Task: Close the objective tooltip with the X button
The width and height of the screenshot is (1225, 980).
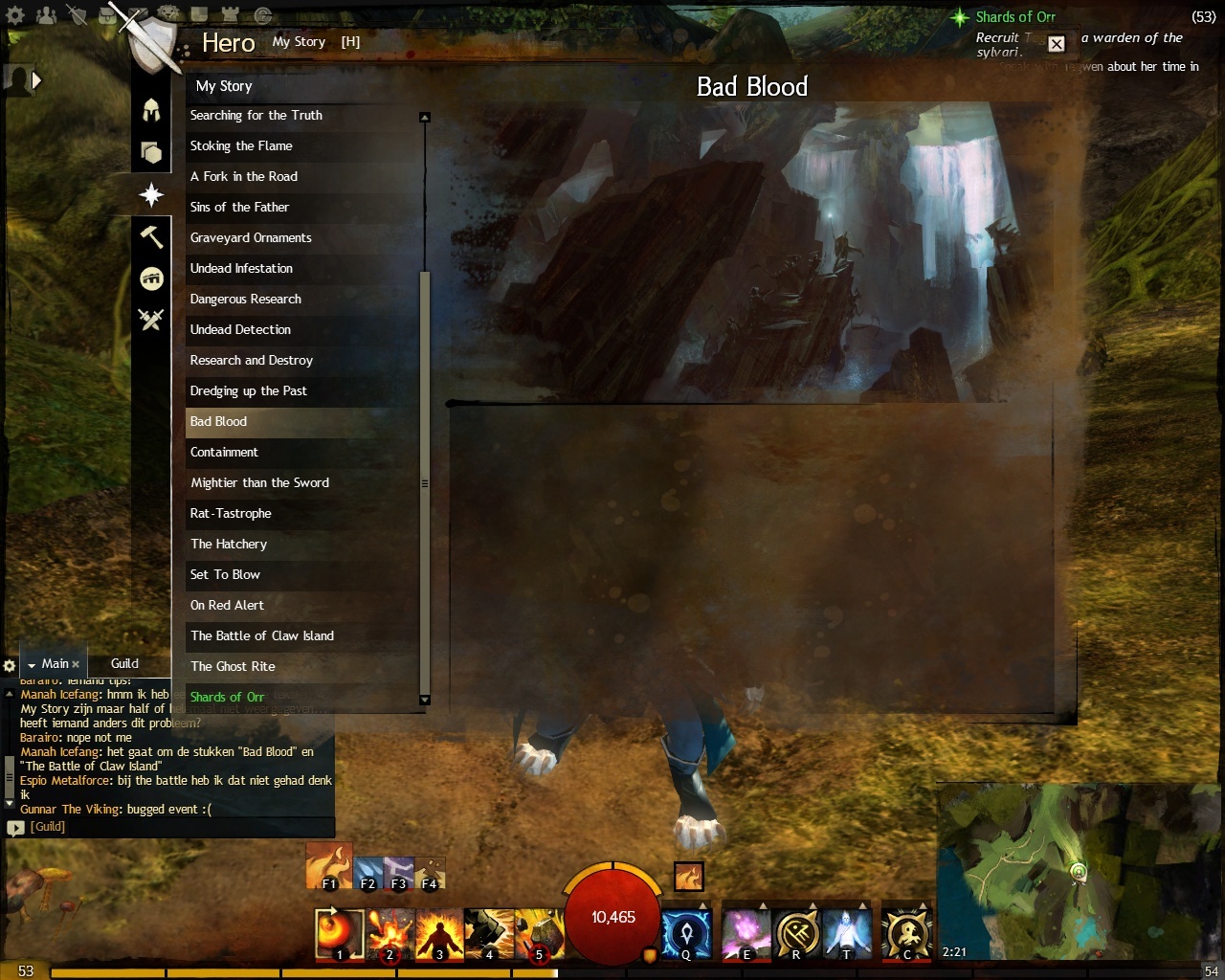Action: pyautogui.click(x=1056, y=44)
